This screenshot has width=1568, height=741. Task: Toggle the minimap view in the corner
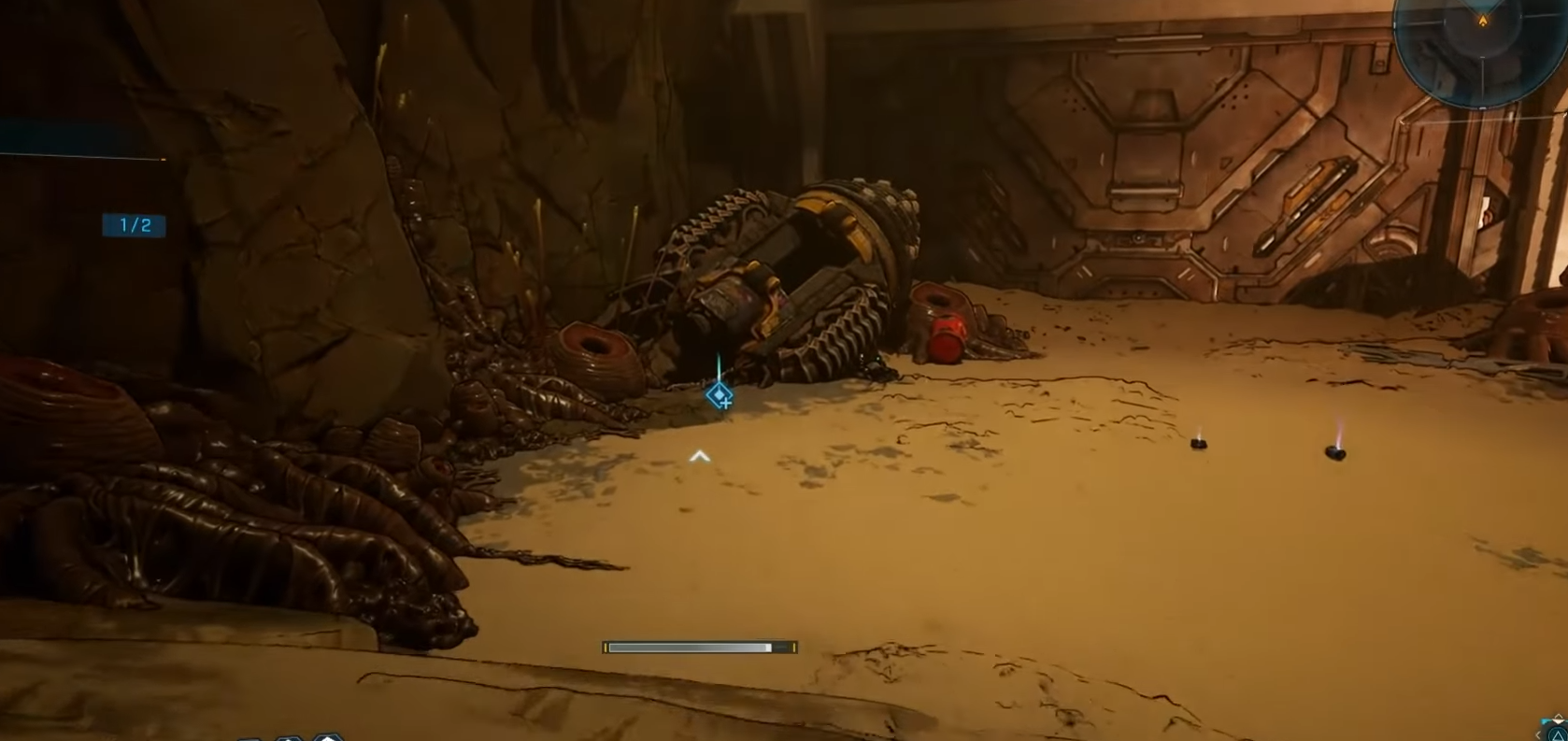(x=1483, y=51)
